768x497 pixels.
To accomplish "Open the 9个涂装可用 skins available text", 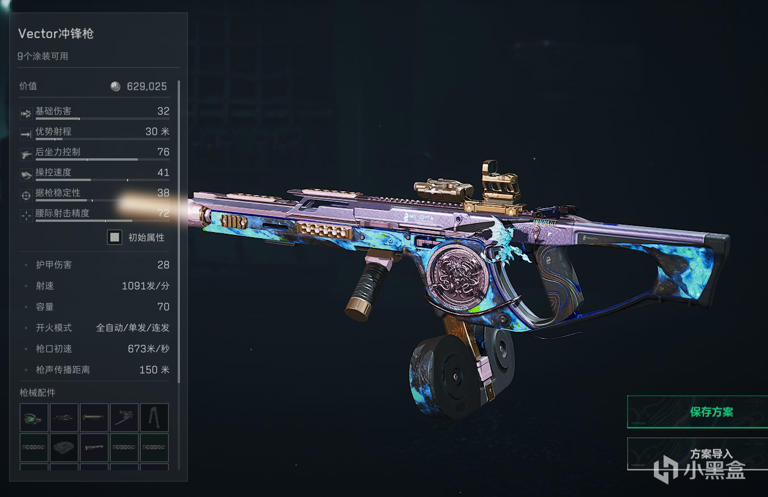I will click(44, 57).
